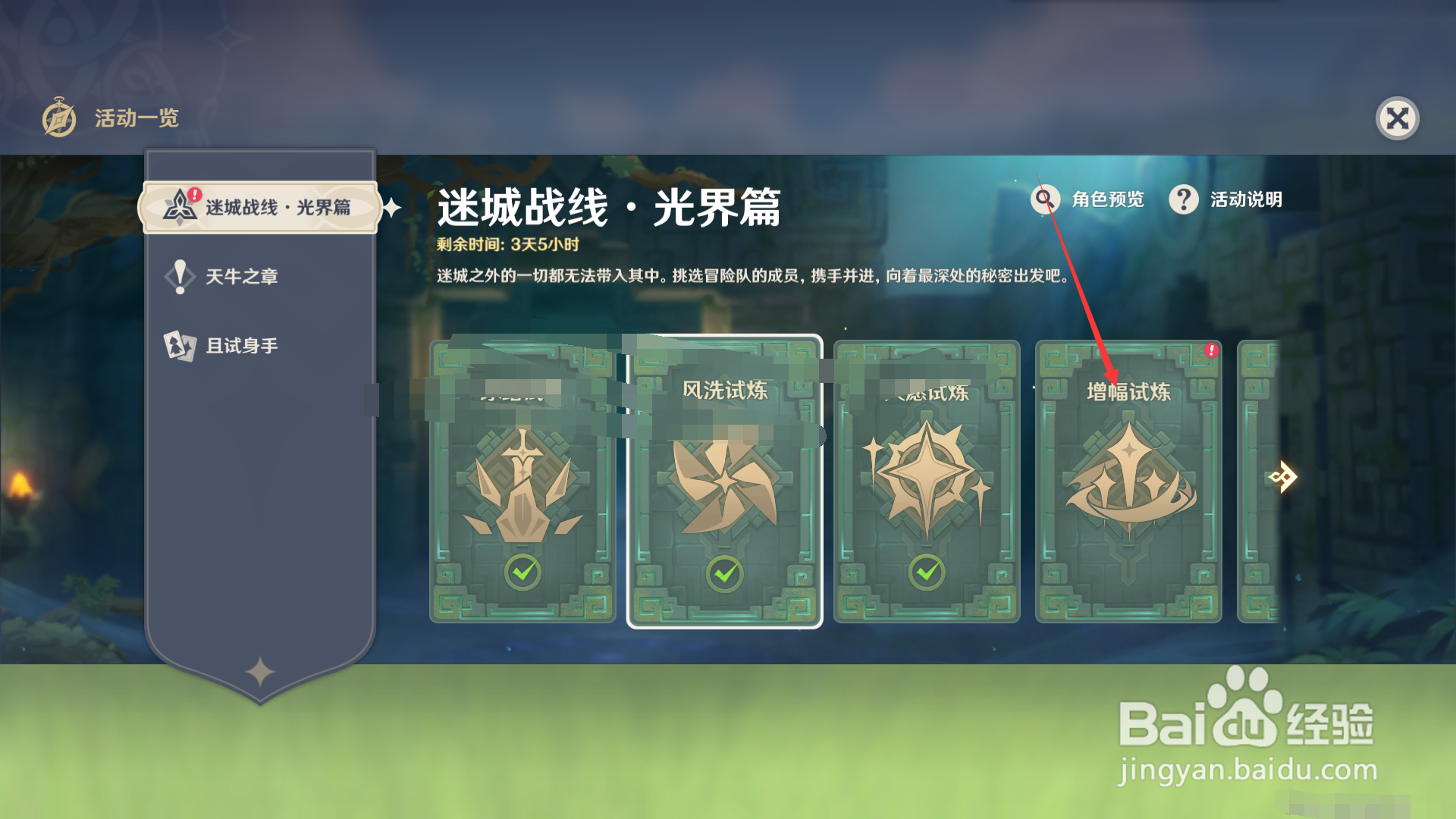Select the 迷城战线·光界篇 emblem icon

(179, 206)
